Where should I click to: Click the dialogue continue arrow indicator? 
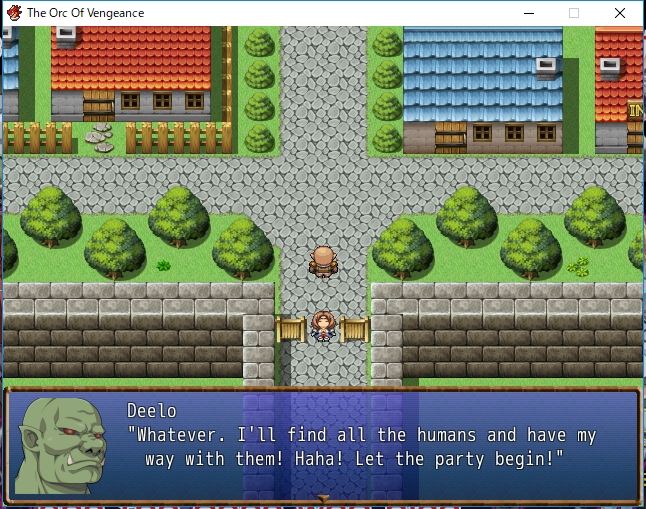(322, 497)
